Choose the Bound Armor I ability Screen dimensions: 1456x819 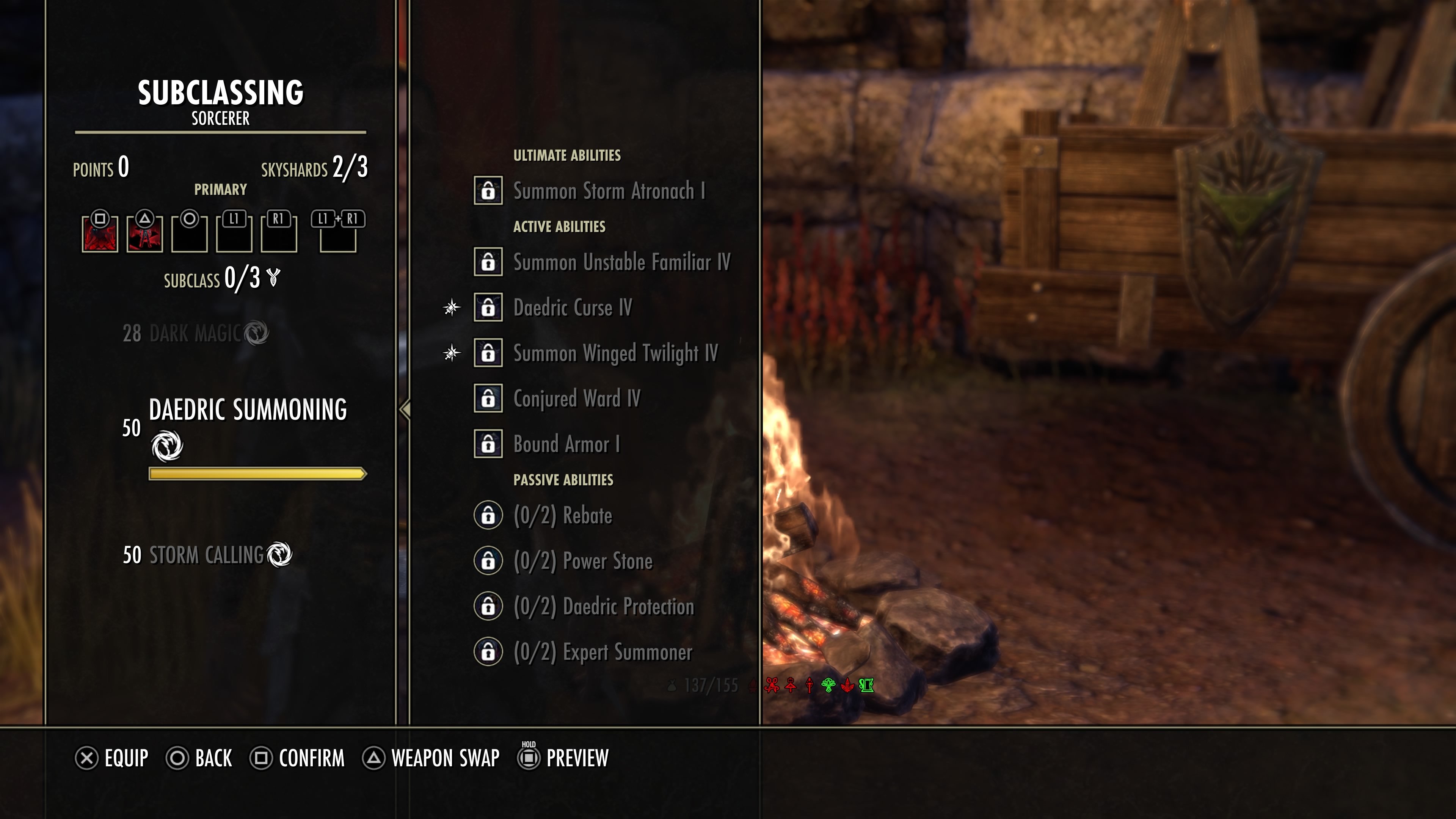coord(566,444)
